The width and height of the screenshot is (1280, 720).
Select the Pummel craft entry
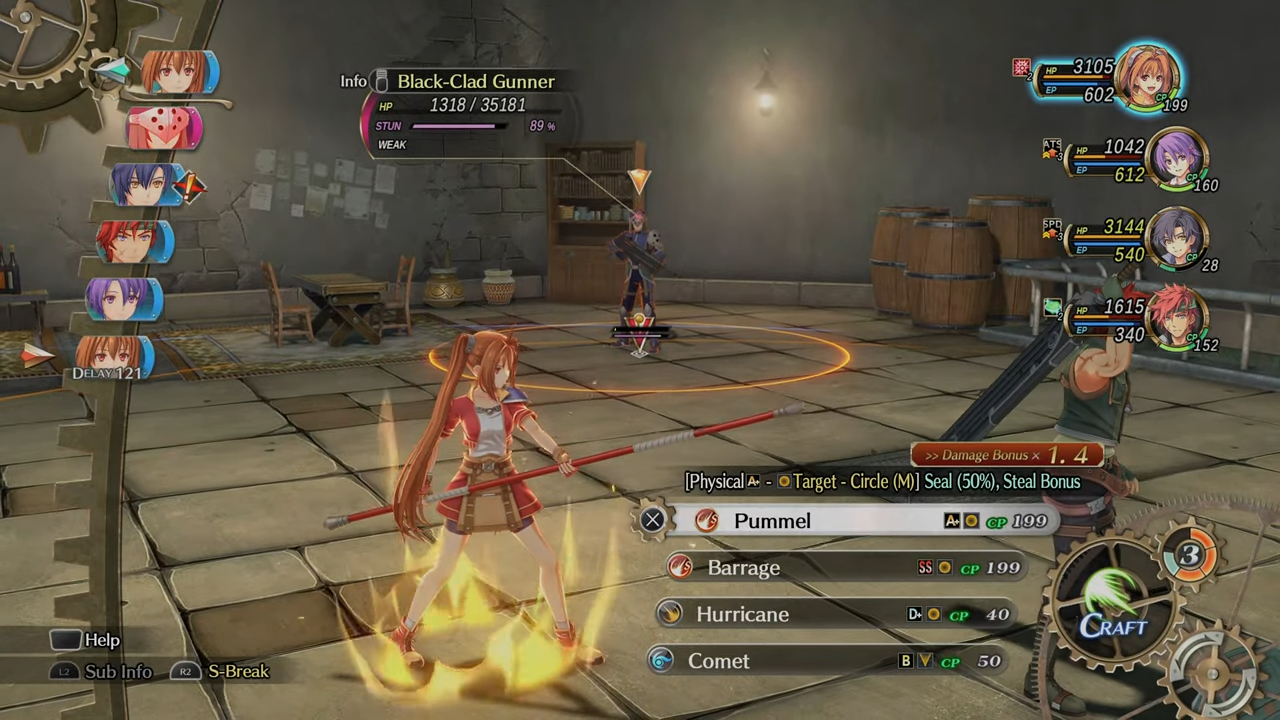pyautogui.click(x=772, y=521)
